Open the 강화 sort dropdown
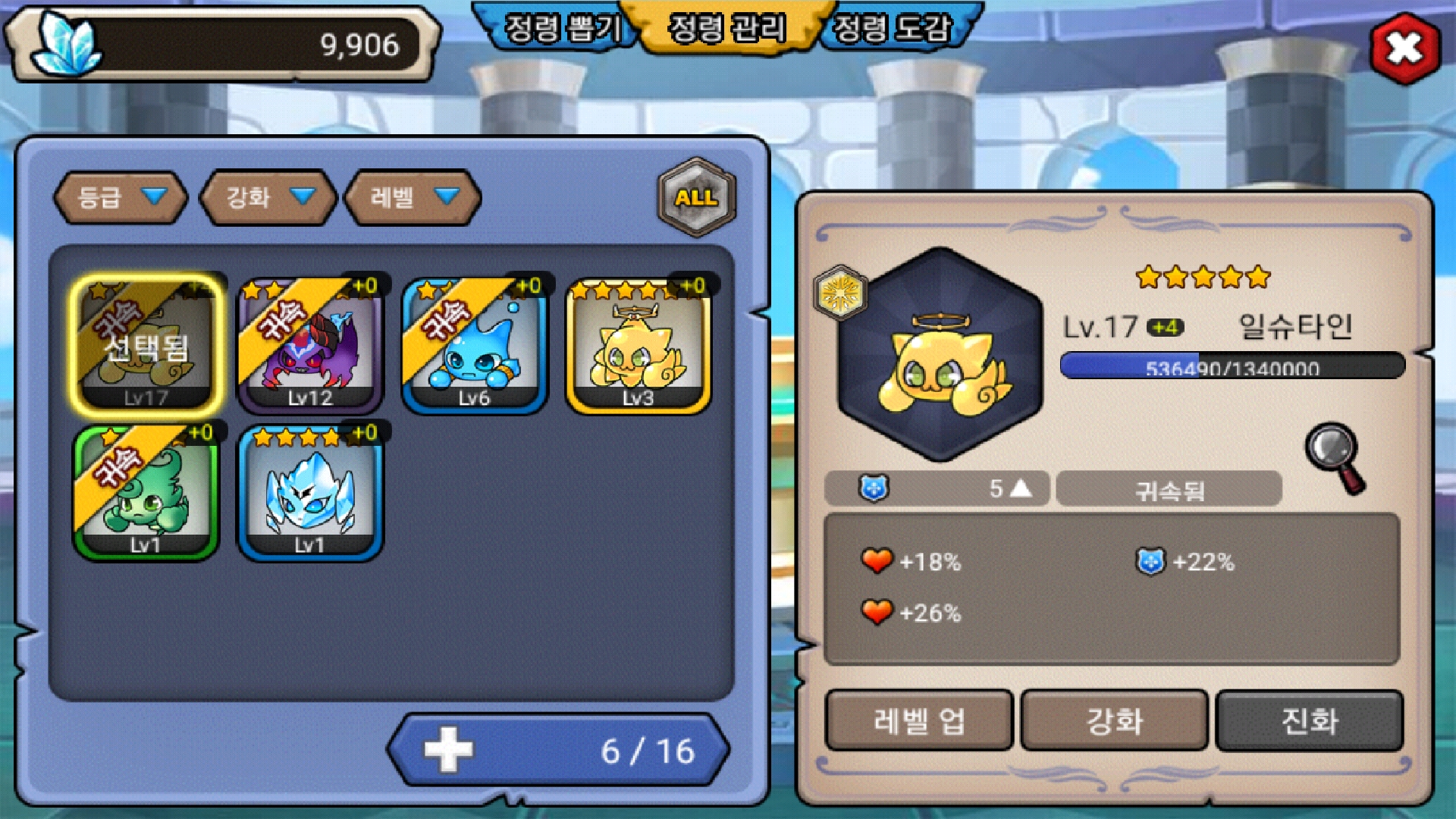1456x819 pixels. point(267,198)
